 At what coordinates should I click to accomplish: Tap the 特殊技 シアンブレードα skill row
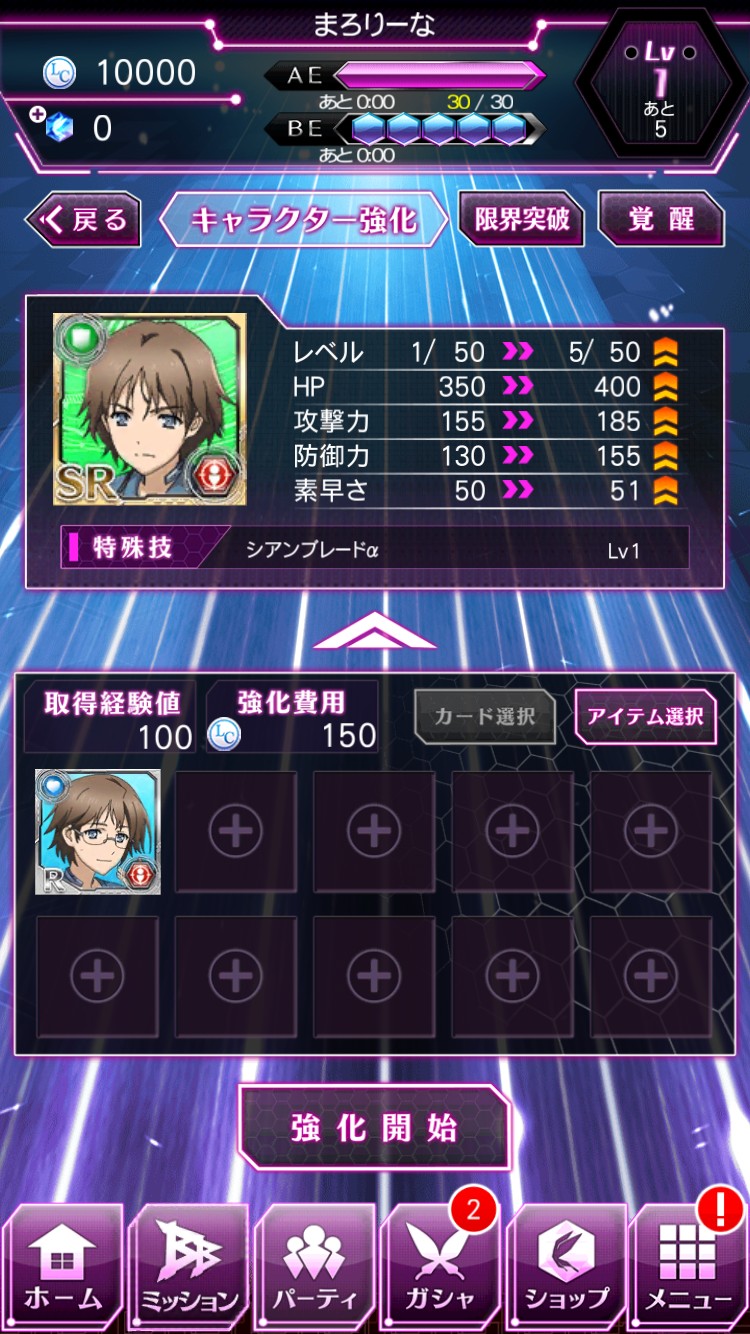tap(375, 549)
